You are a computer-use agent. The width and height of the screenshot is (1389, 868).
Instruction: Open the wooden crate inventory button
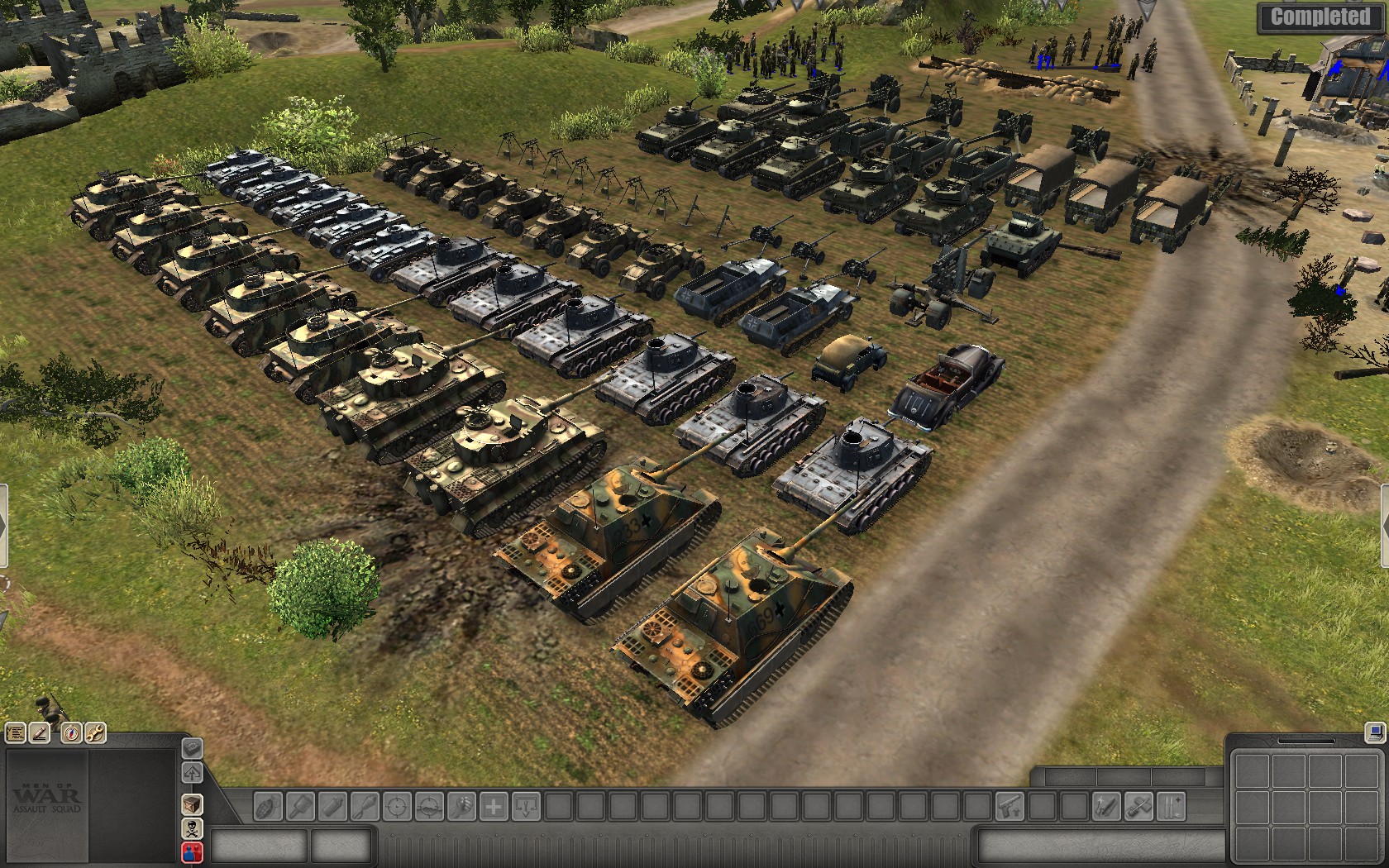click(192, 804)
